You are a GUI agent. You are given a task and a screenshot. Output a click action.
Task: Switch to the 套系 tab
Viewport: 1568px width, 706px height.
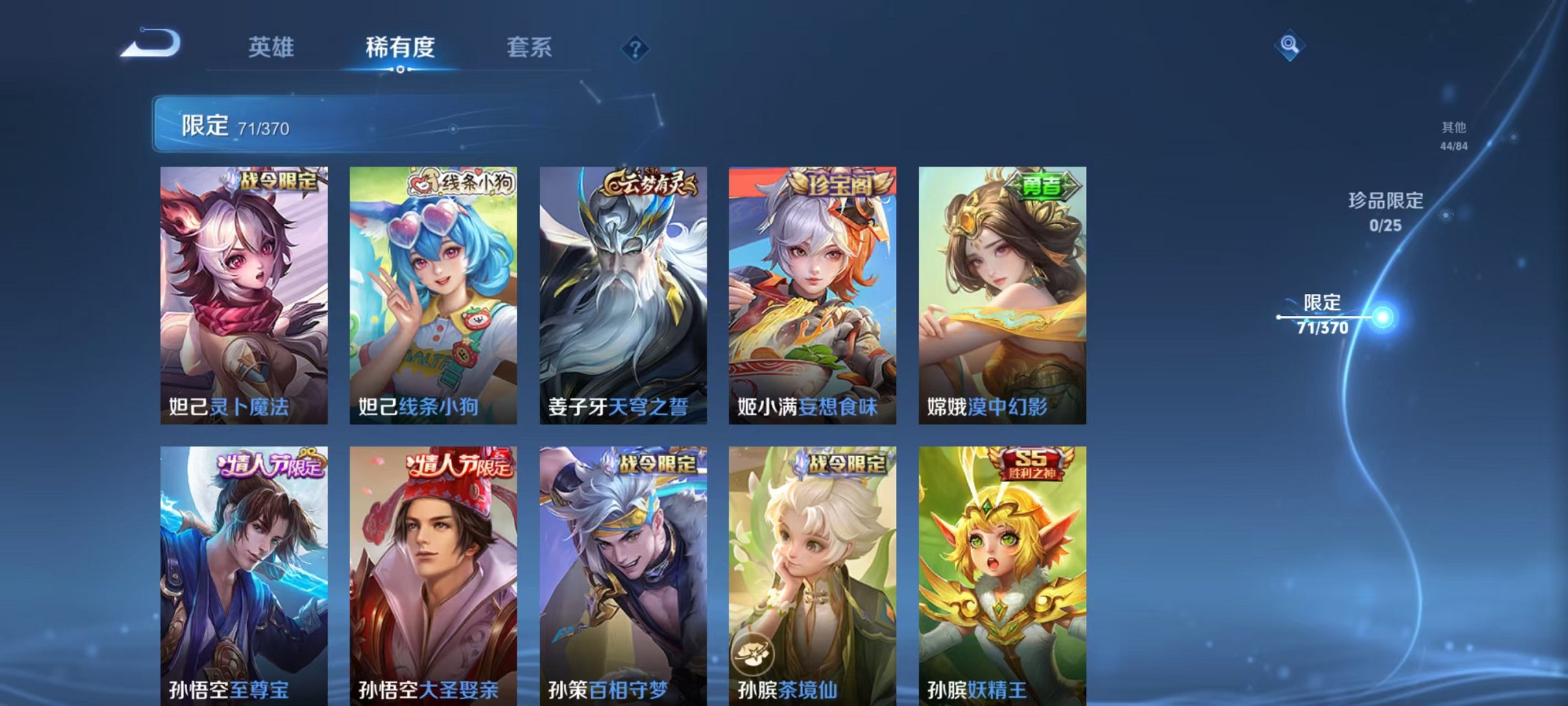click(531, 48)
